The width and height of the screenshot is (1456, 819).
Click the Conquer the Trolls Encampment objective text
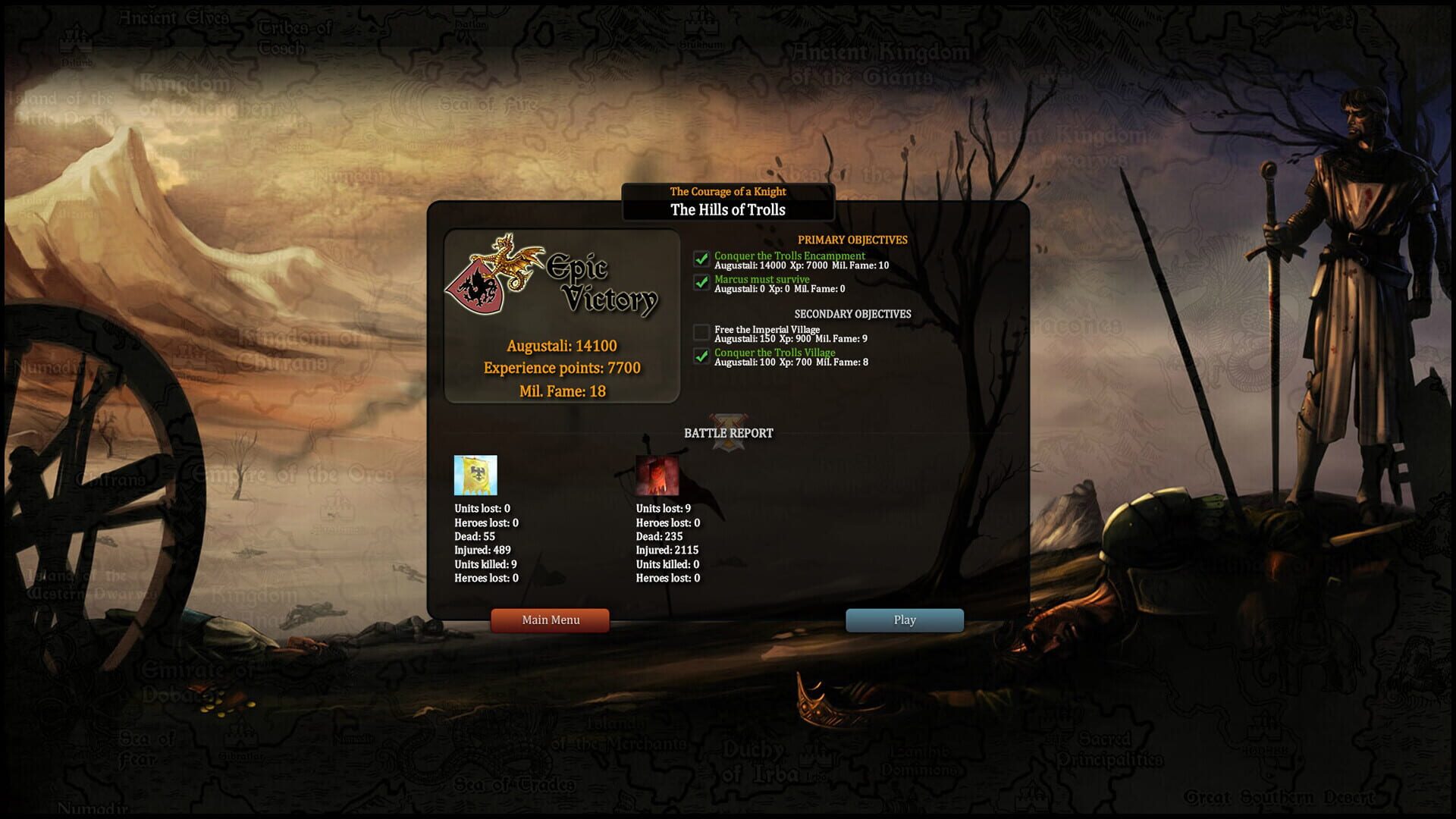(x=789, y=256)
